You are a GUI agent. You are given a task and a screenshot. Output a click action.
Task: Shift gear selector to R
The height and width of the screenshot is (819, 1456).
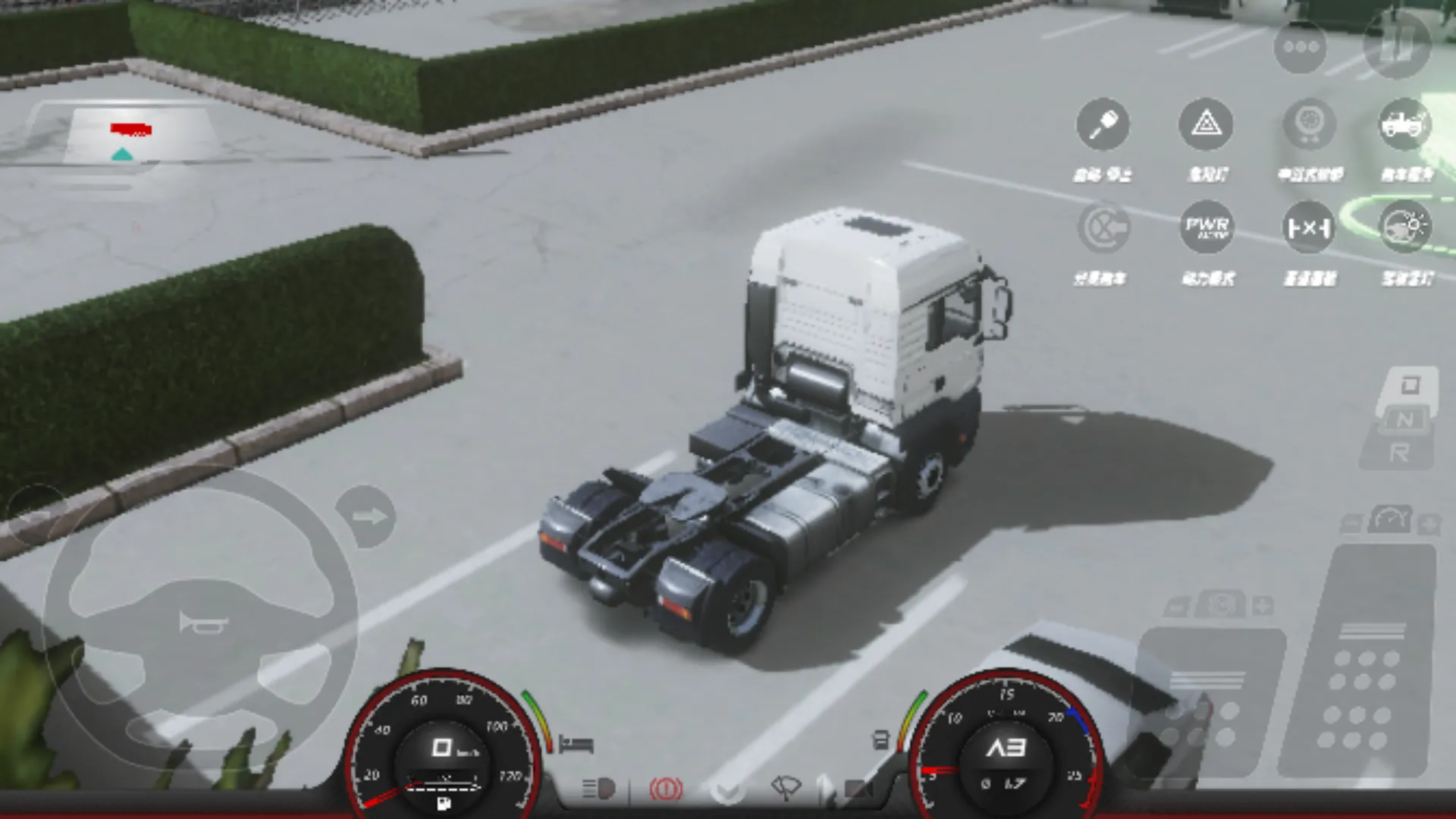(x=1399, y=453)
